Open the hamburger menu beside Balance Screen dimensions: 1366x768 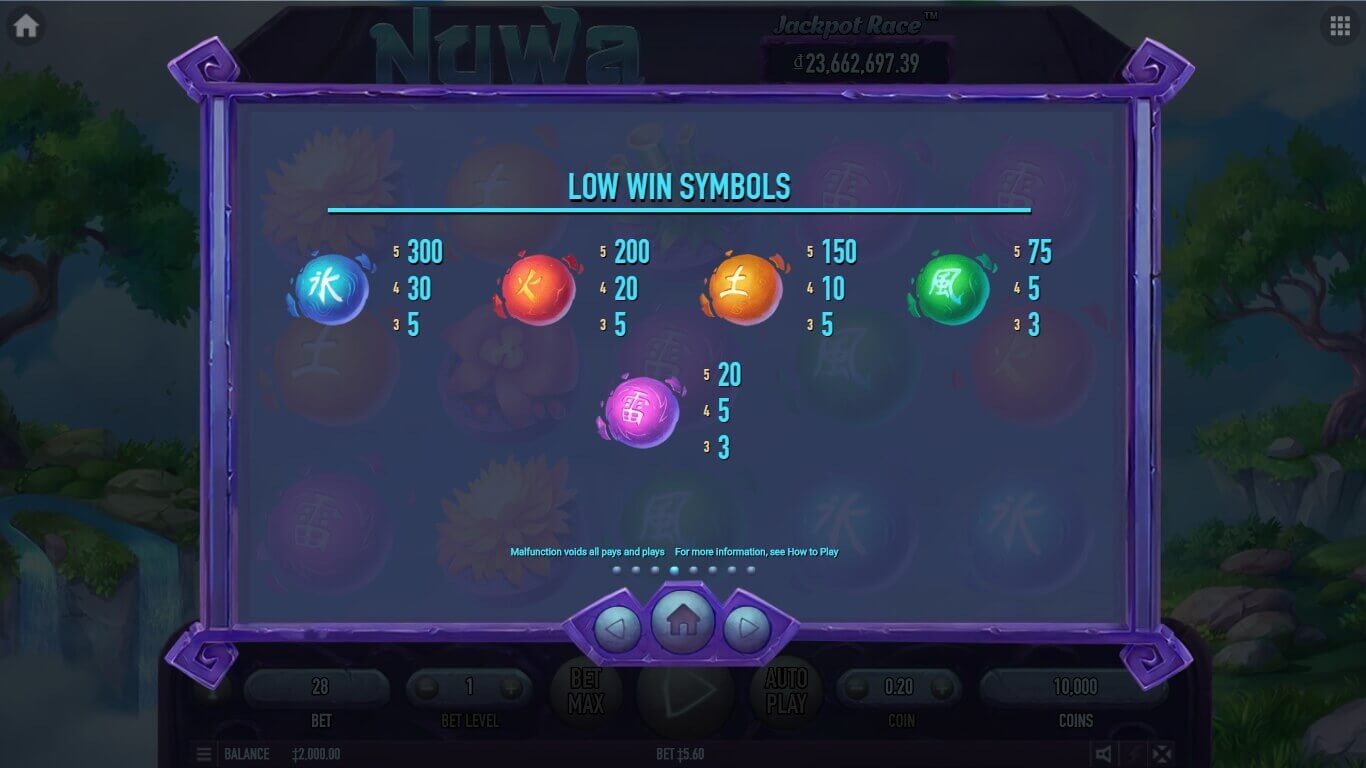pos(204,754)
